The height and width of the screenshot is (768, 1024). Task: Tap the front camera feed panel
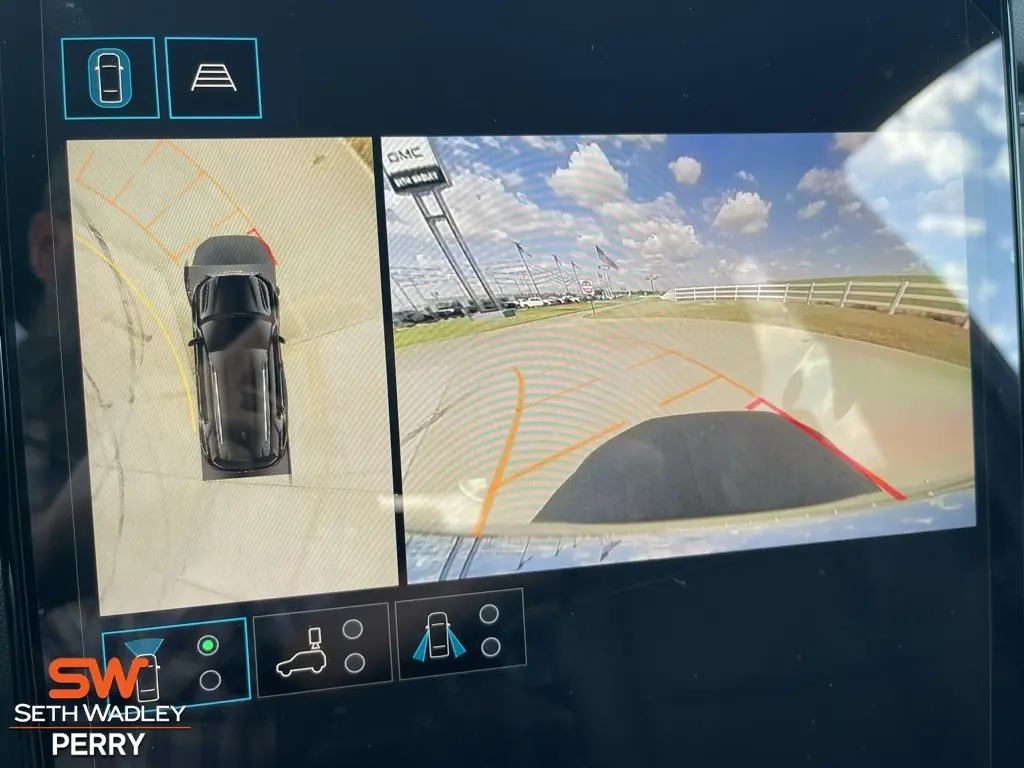point(680,355)
